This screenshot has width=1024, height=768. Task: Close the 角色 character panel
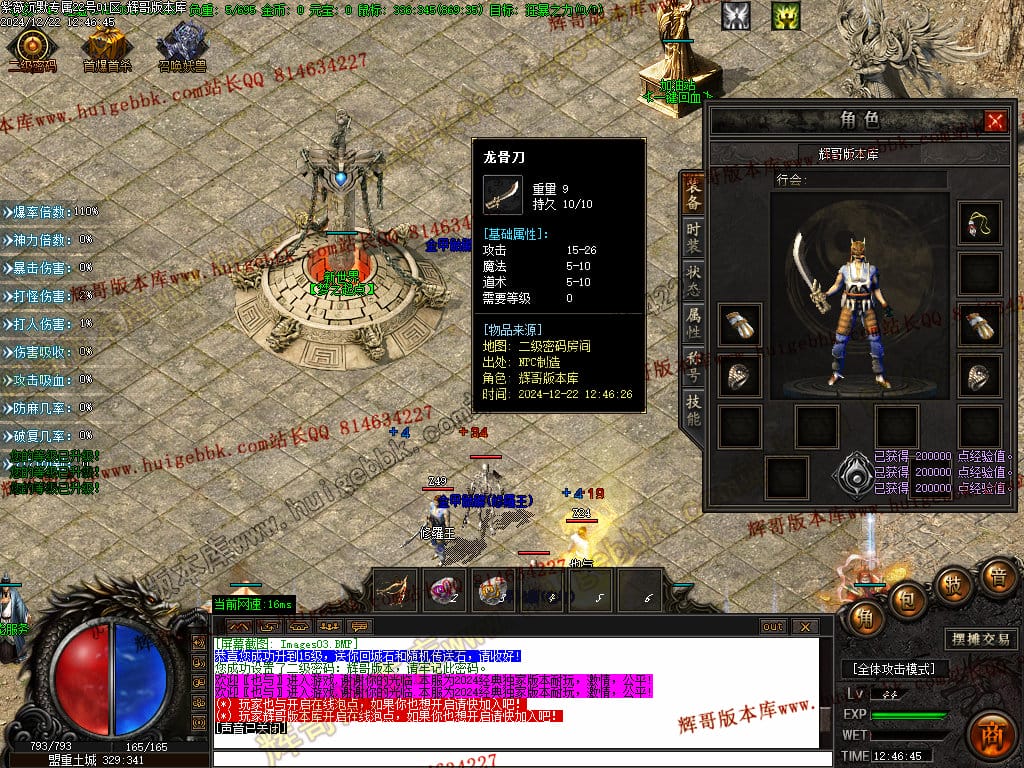pos(995,121)
